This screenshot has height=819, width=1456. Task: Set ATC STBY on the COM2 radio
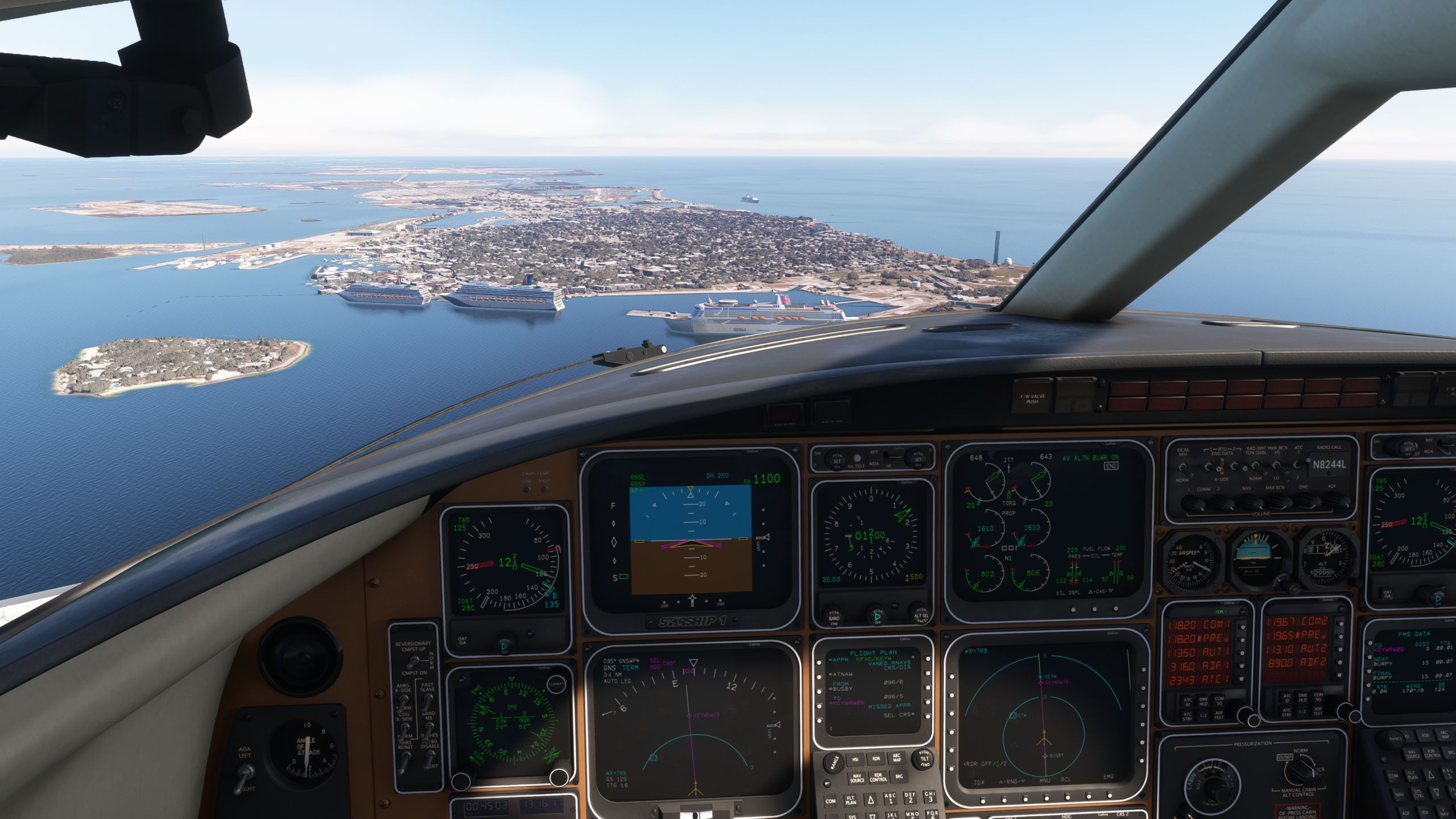tap(1286, 713)
